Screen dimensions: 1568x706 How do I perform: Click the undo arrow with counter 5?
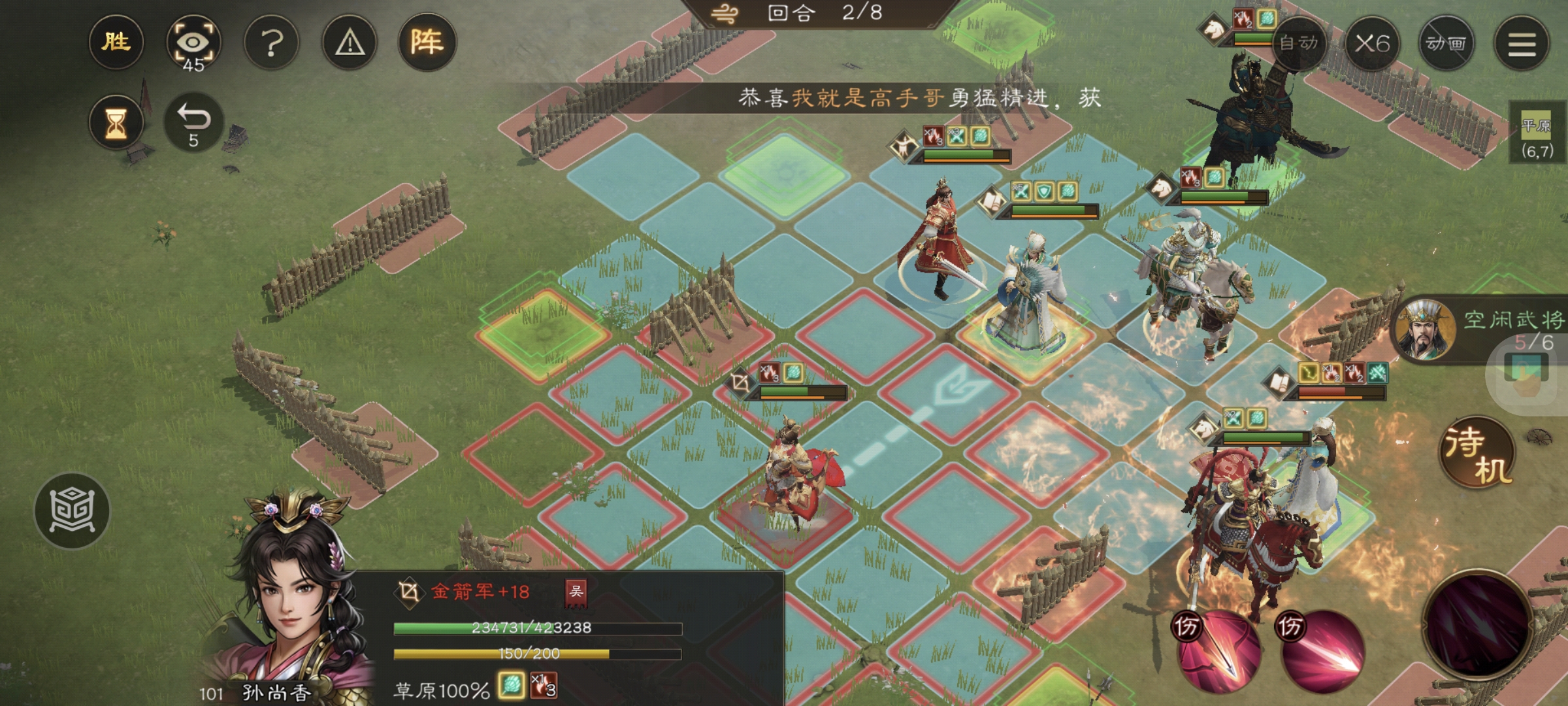tap(195, 121)
